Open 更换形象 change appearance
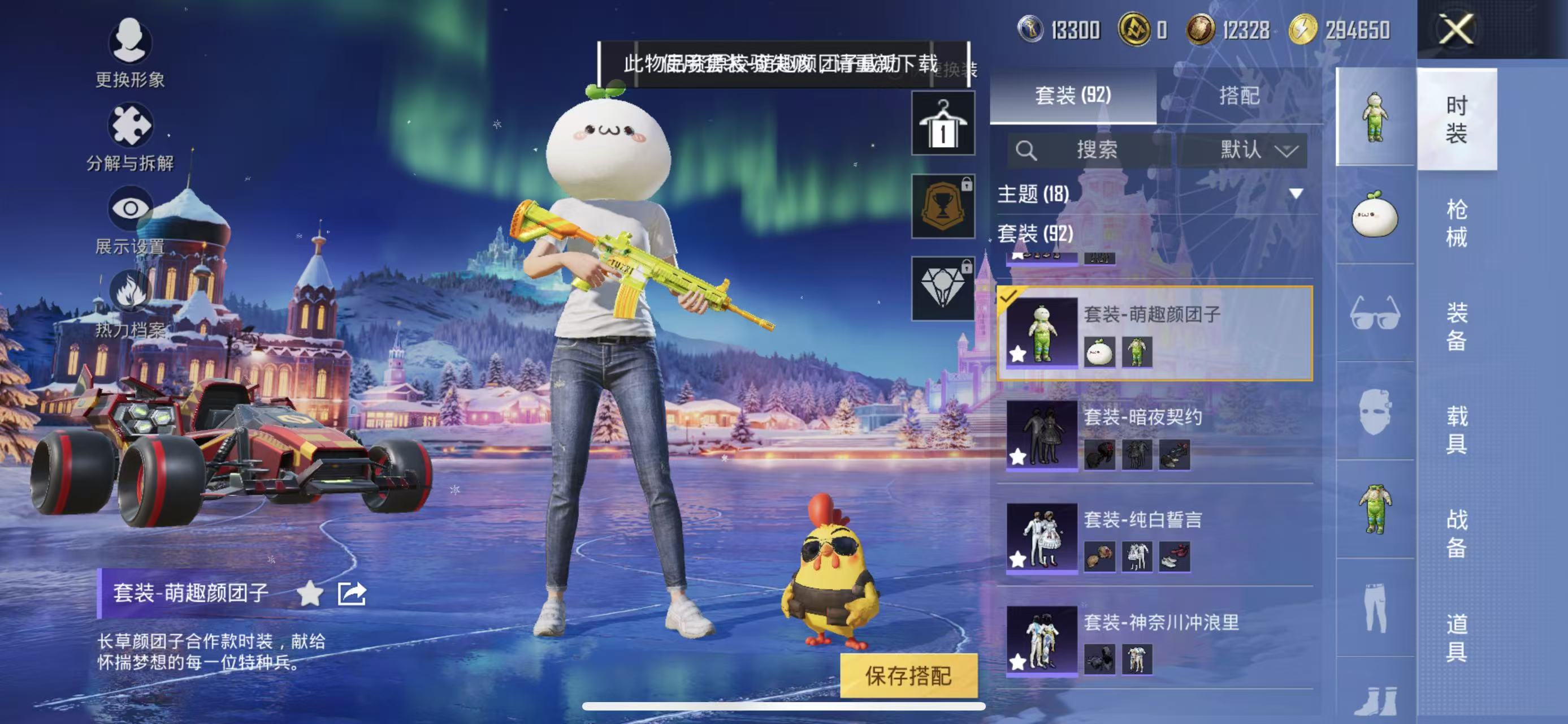 pos(129,53)
